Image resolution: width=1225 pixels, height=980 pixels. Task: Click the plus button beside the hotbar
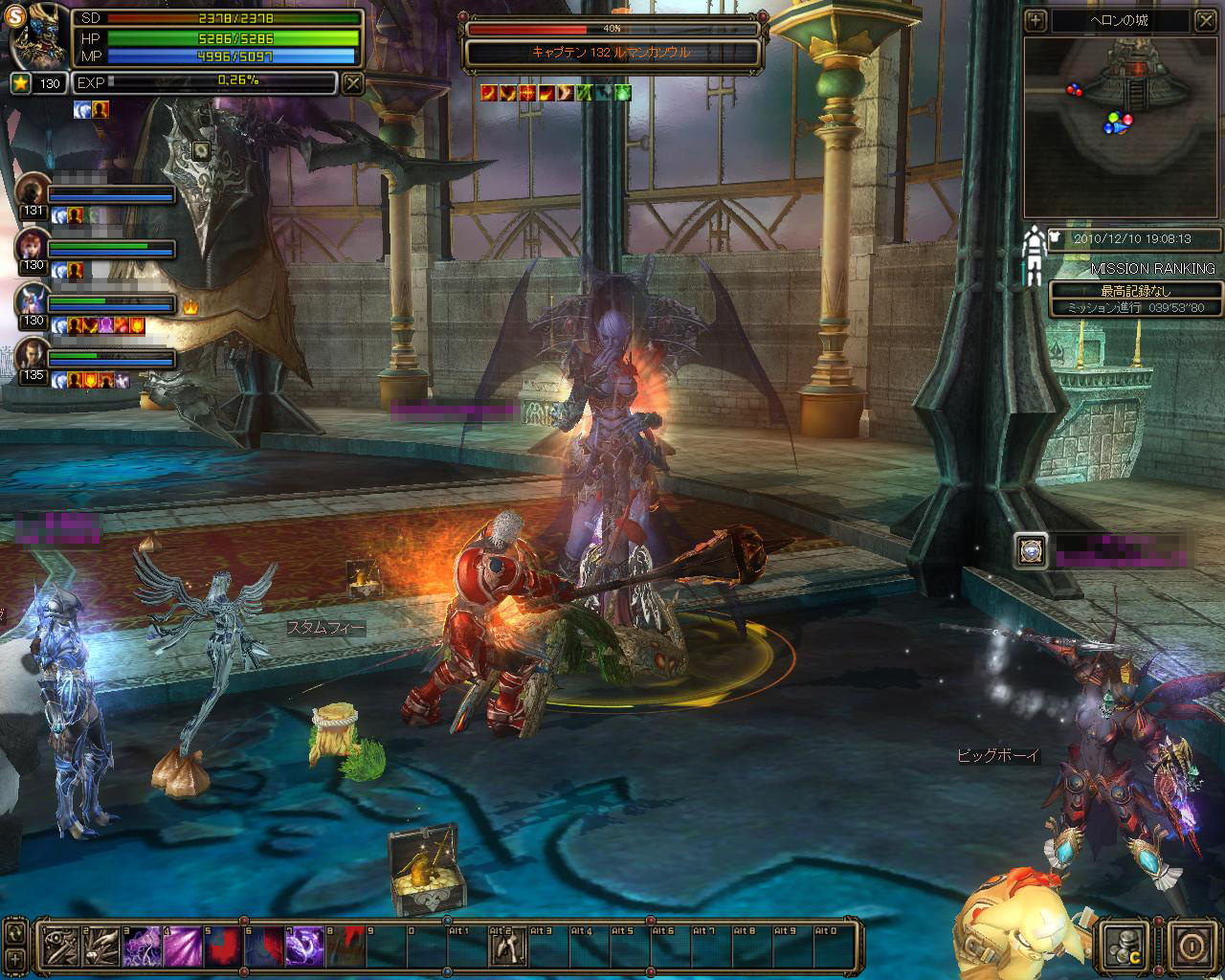[14, 958]
